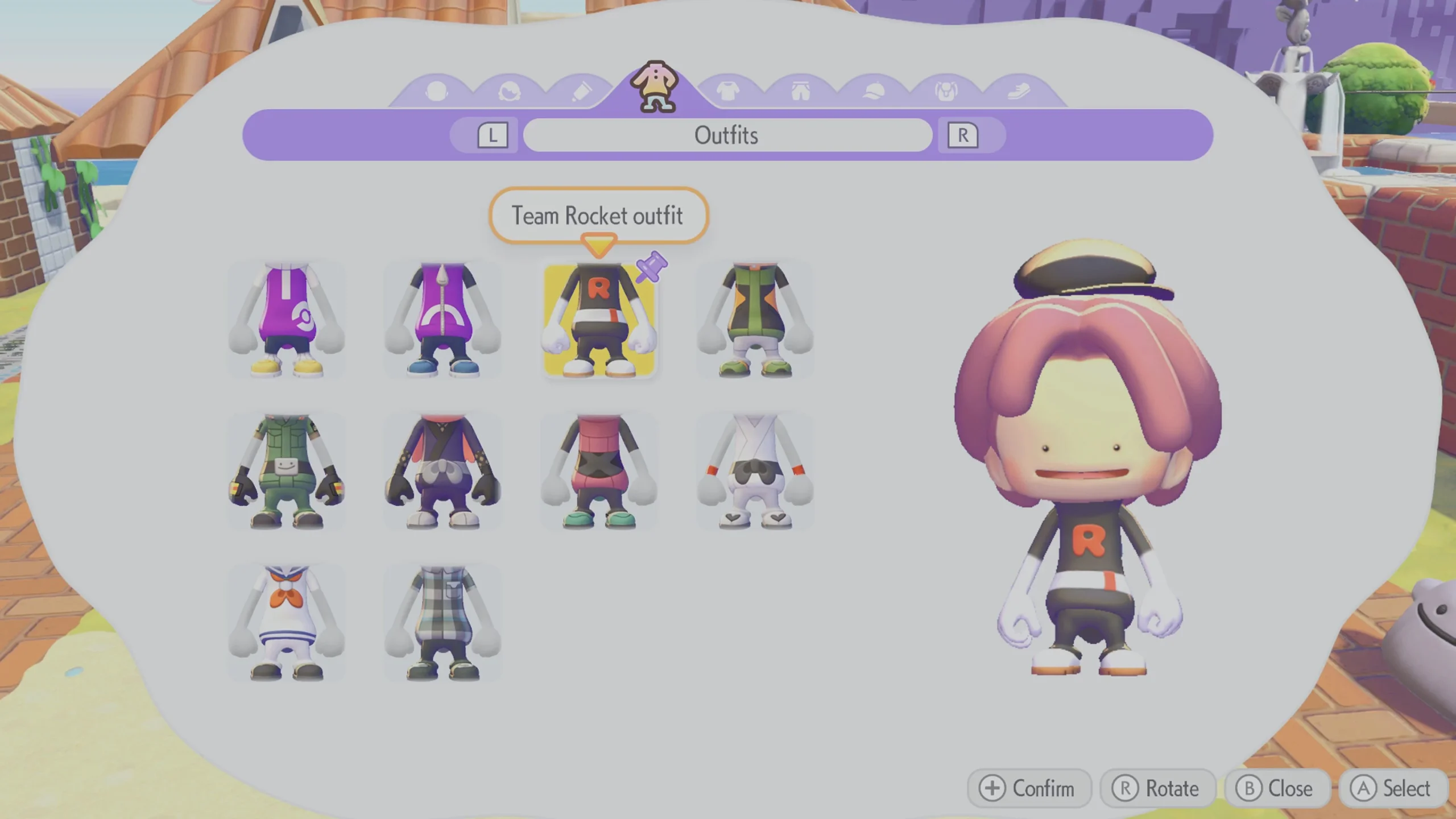Click Confirm to save the outfit

pos(1029,789)
